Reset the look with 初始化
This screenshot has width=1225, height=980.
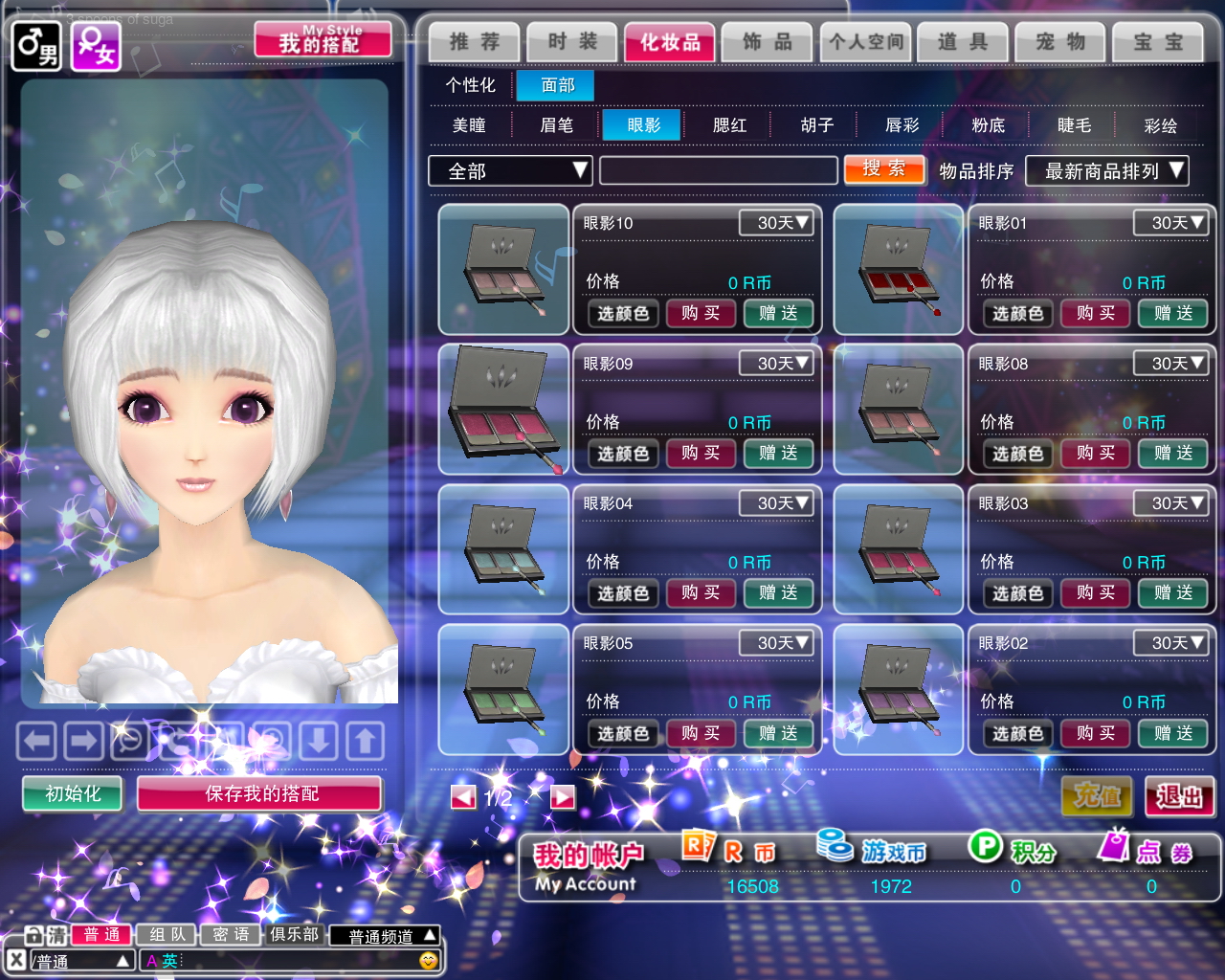coord(73,793)
